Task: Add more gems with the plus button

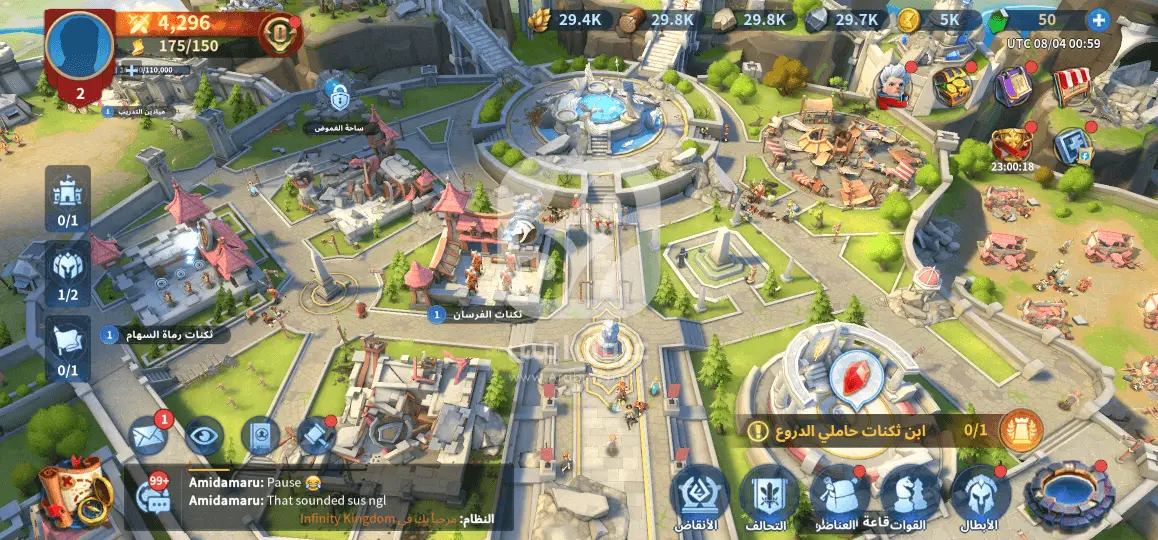Action: tap(1098, 19)
